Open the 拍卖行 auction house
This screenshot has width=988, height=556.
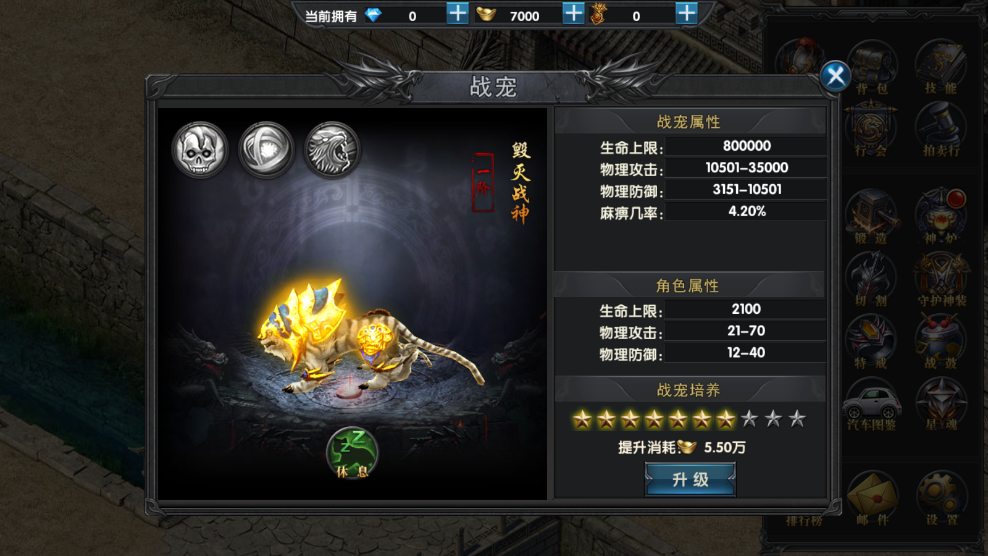(939, 128)
